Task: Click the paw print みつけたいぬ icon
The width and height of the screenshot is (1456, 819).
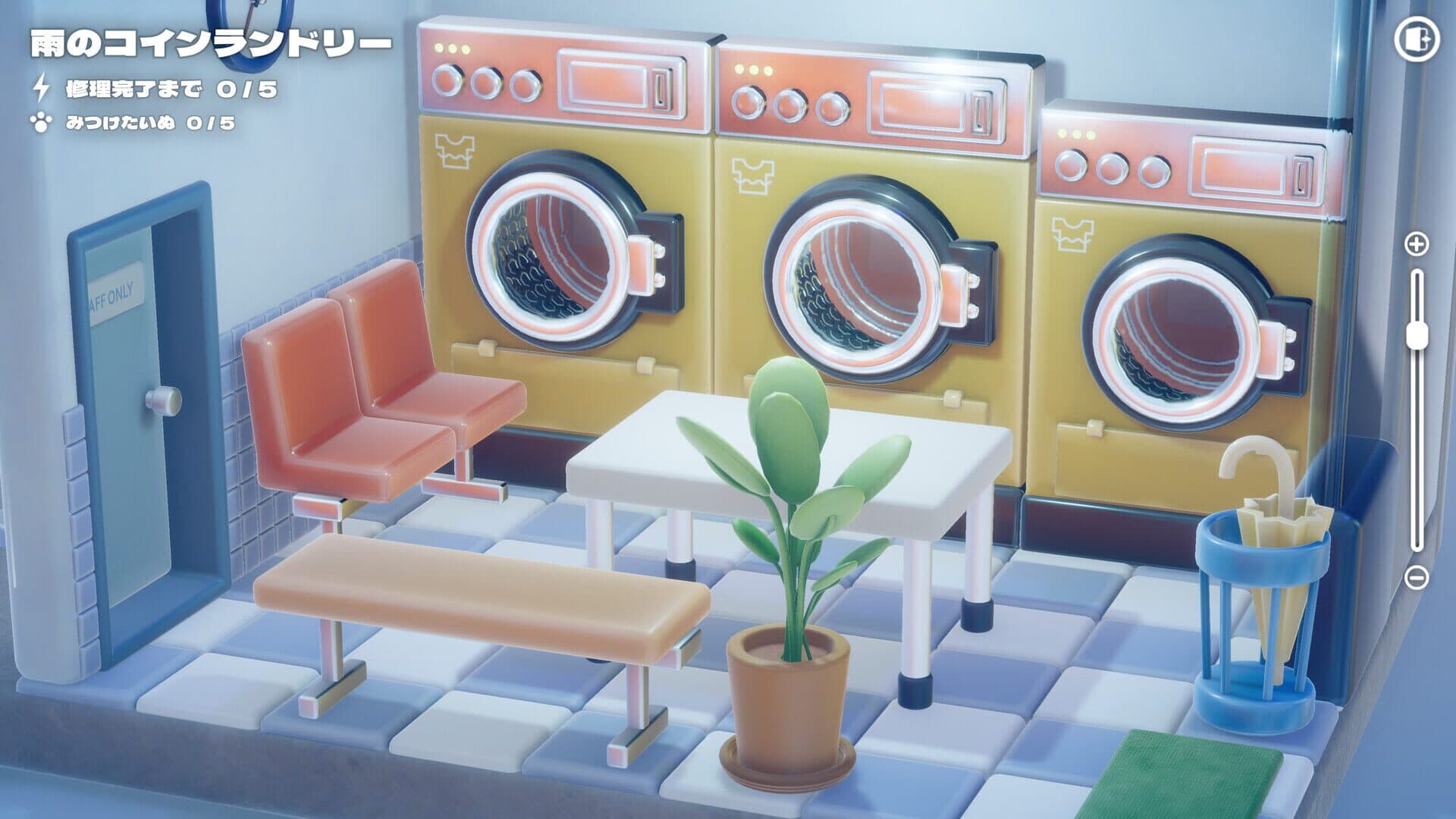Action: tap(42, 120)
